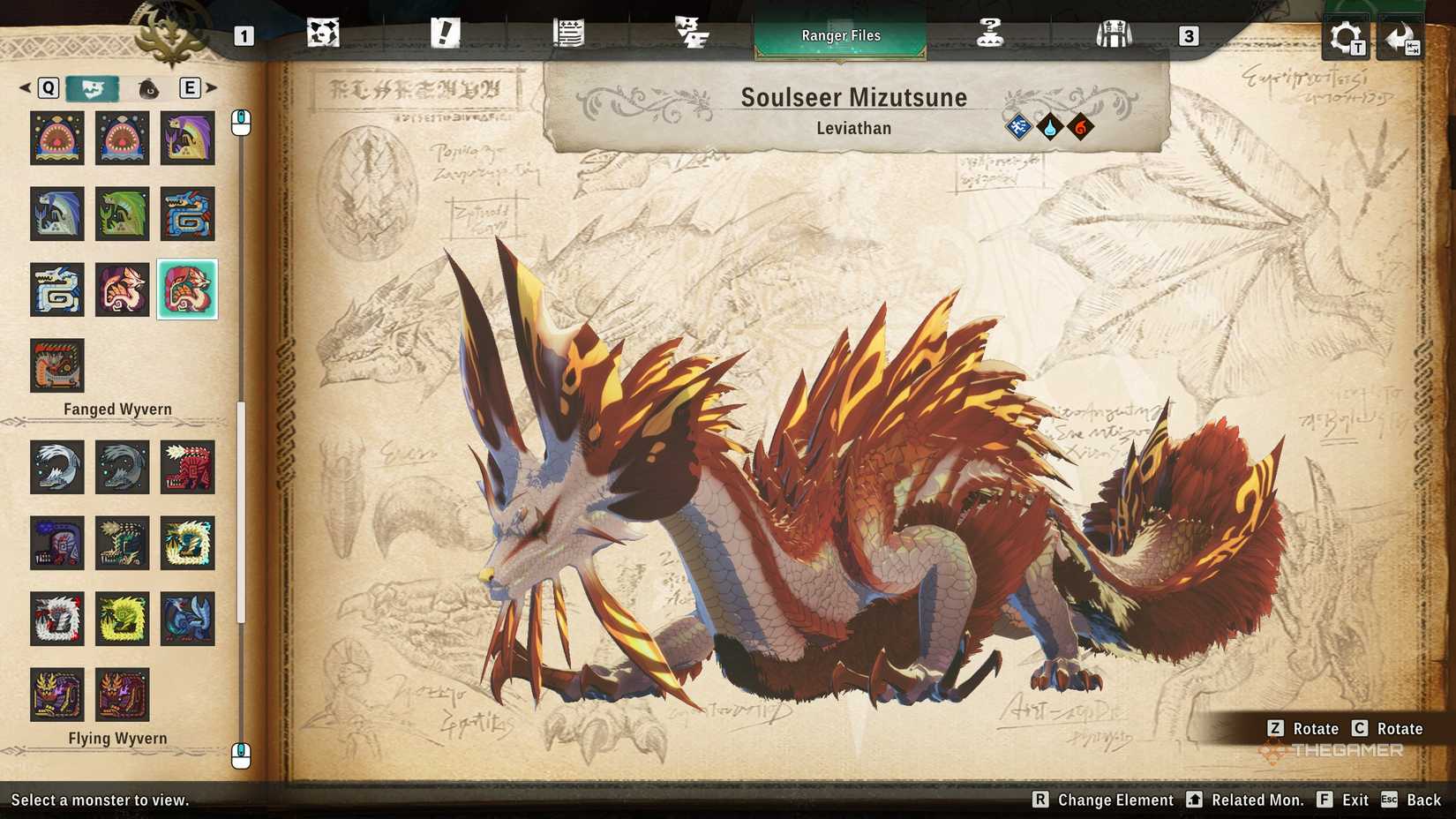This screenshot has width=1456, height=819.
Task: Expand the Flying Wyvern monster section
Action: [x=117, y=738]
